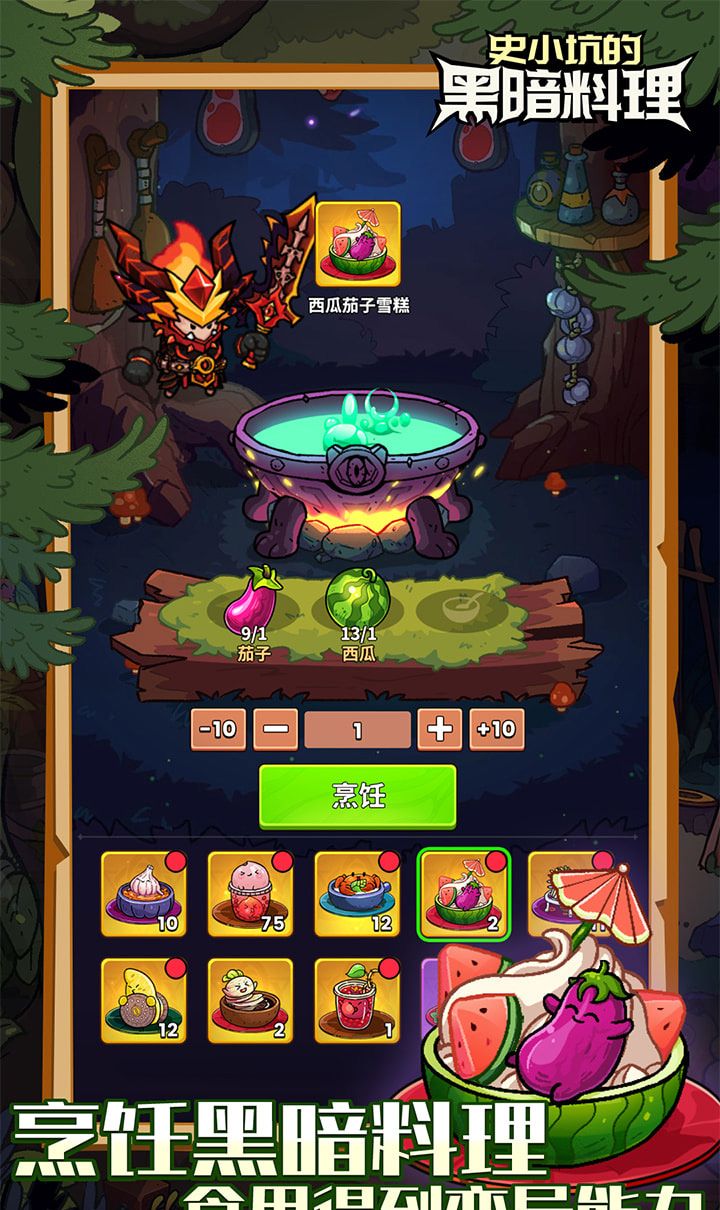Viewport: 720px width, 1210px height.
Task: Choose the peach dessert recipe with 75
Action: tap(250, 894)
